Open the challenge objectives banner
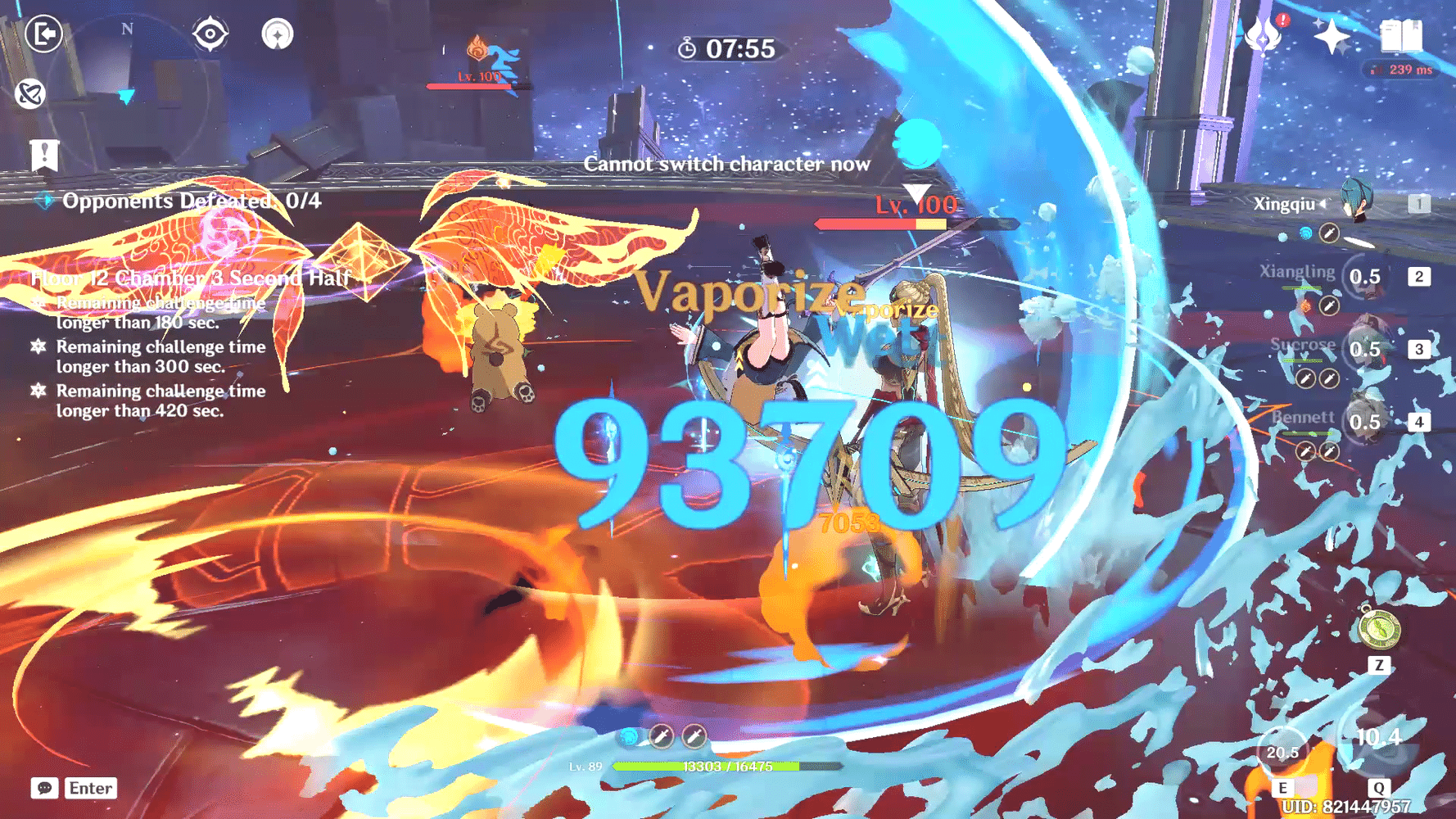Image resolution: width=1456 pixels, height=819 pixels. click(45, 152)
